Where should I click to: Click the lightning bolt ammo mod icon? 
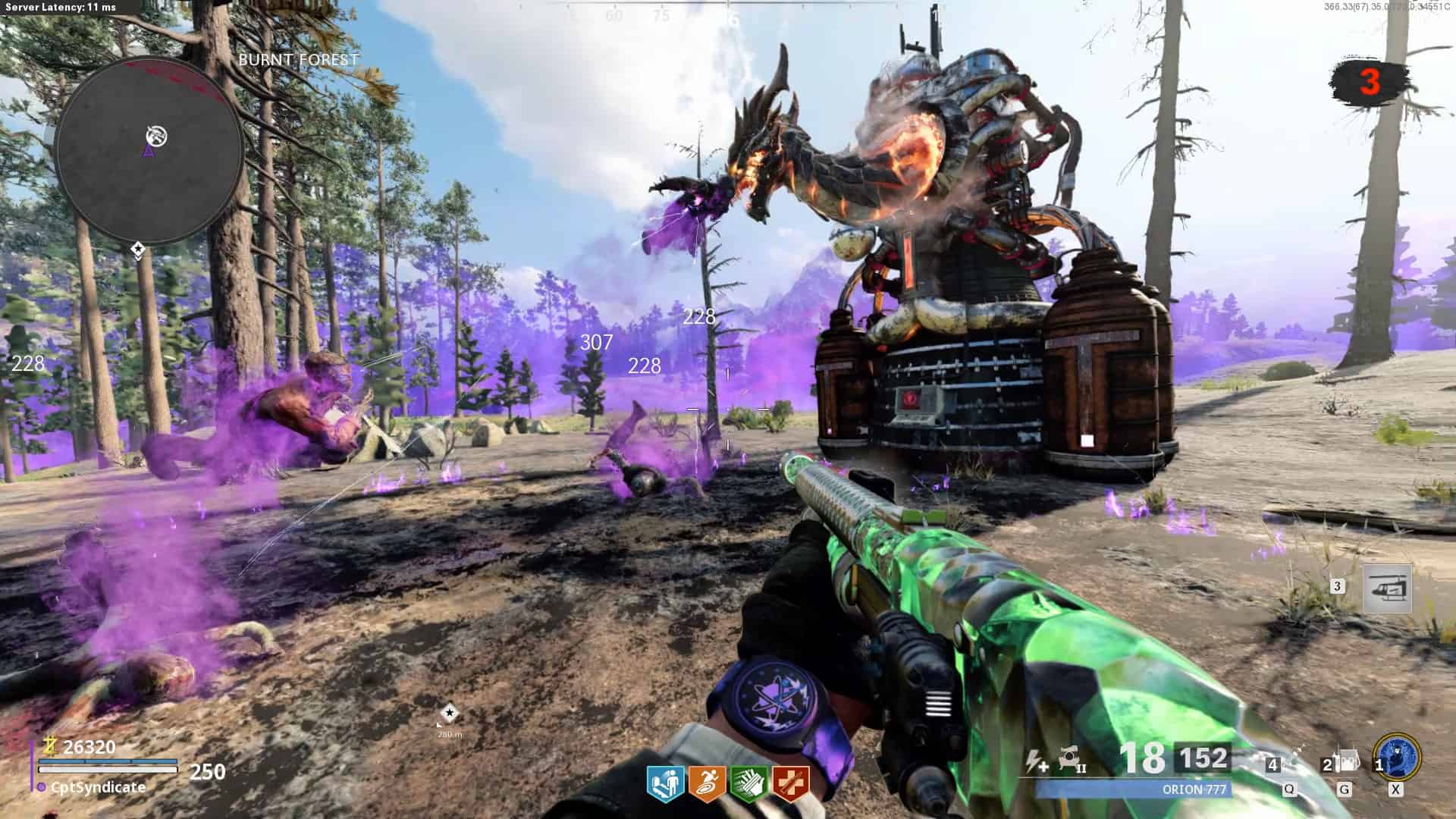1036,761
